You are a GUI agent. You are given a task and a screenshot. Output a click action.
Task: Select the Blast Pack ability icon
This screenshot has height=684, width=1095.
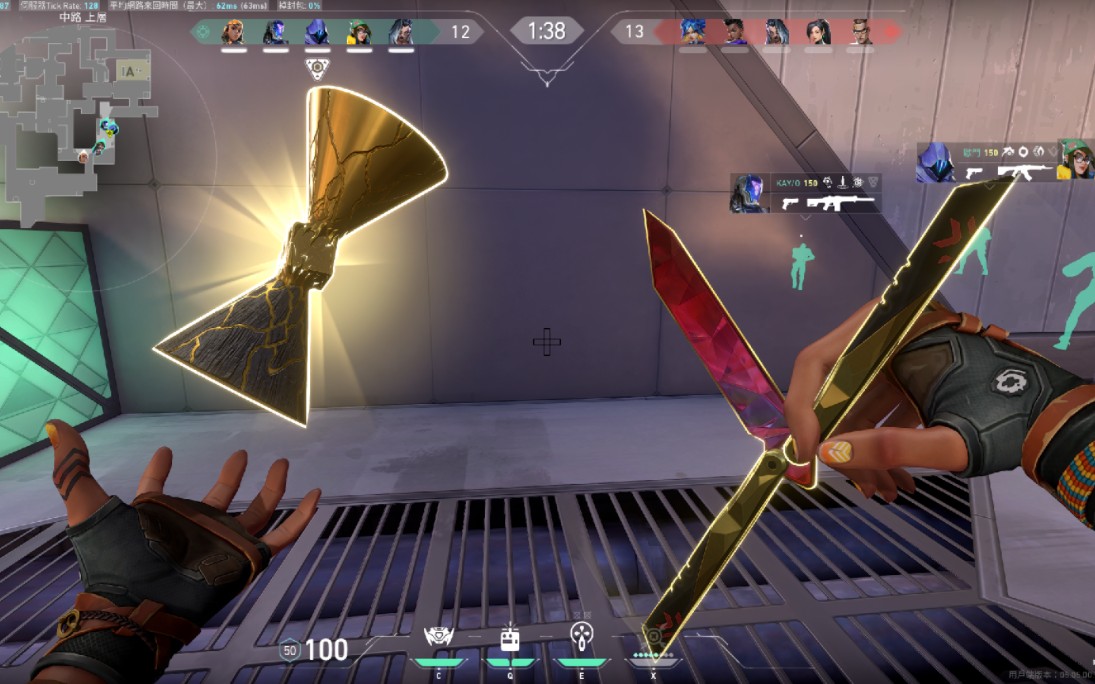(510, 638)
